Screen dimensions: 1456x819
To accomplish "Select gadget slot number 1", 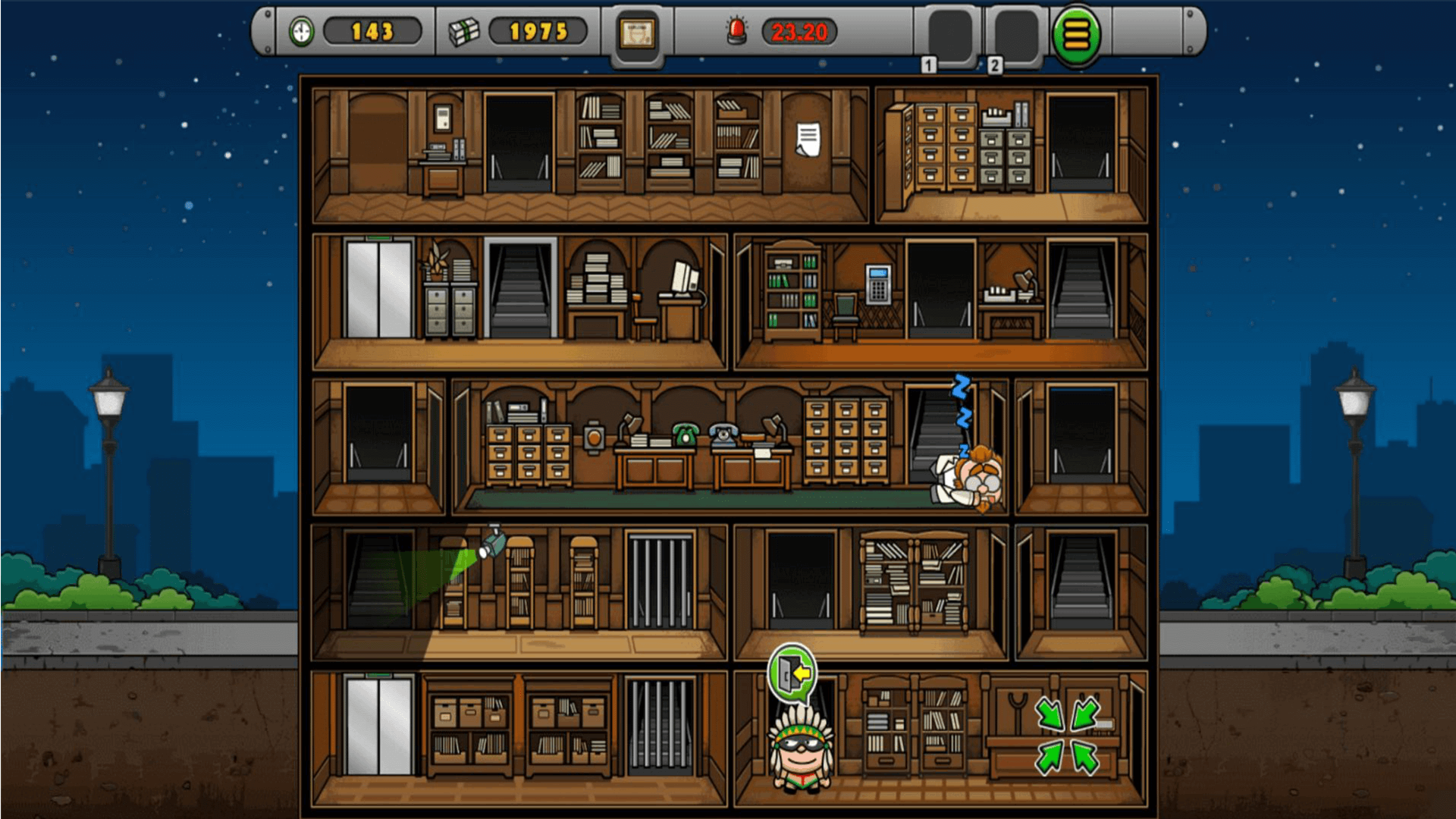I will click(949, 36).
